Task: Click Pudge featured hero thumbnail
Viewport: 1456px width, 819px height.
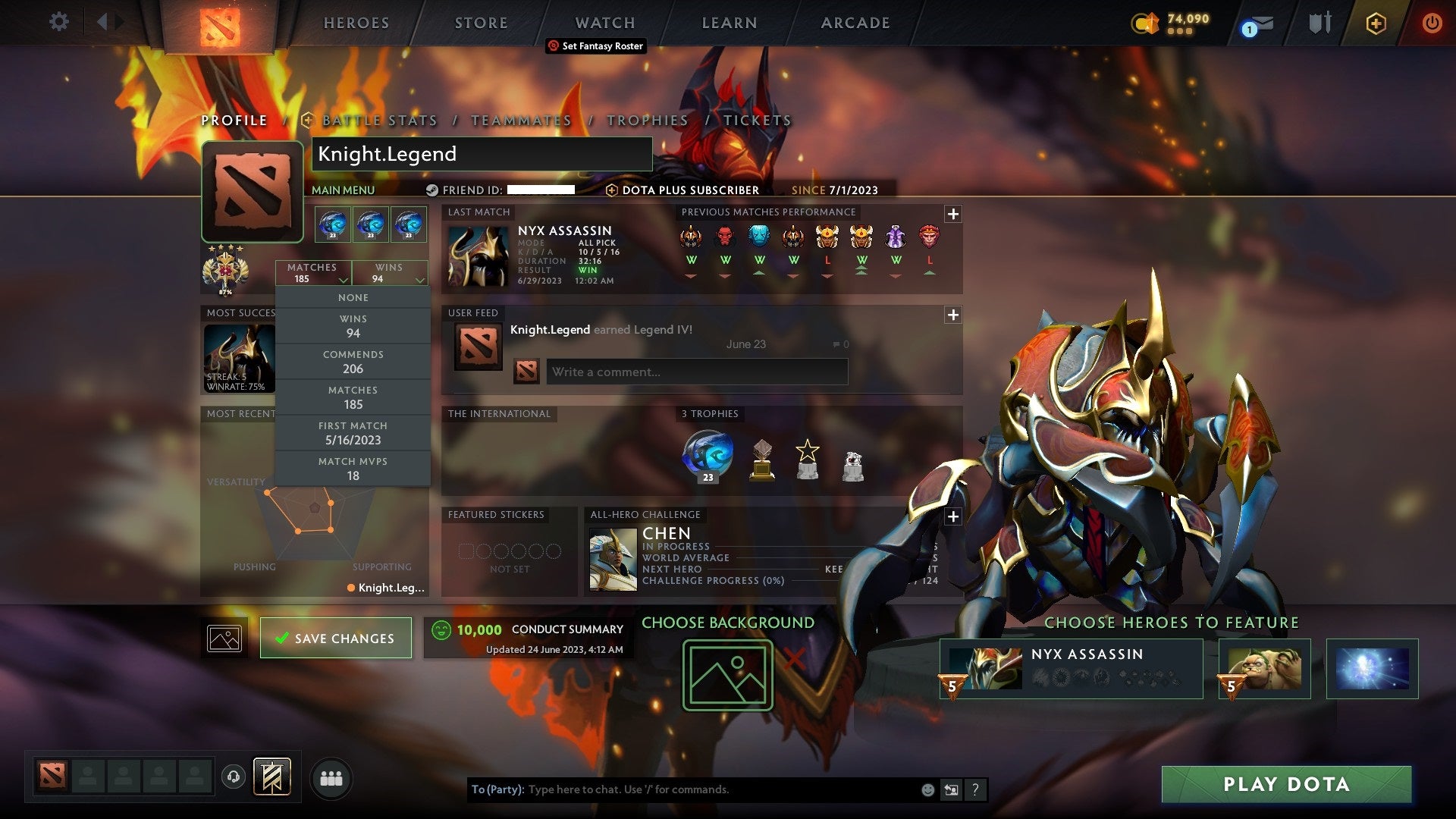Action: (x=1263, y=668)
